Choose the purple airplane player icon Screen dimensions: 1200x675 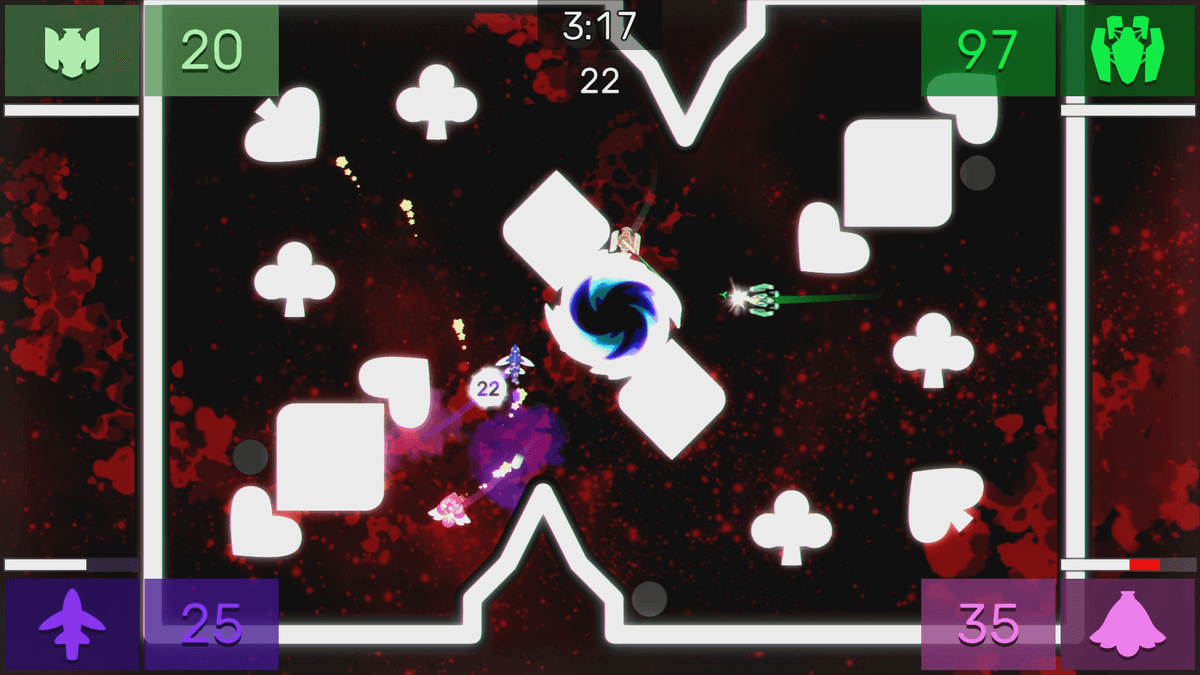(71, 624)
